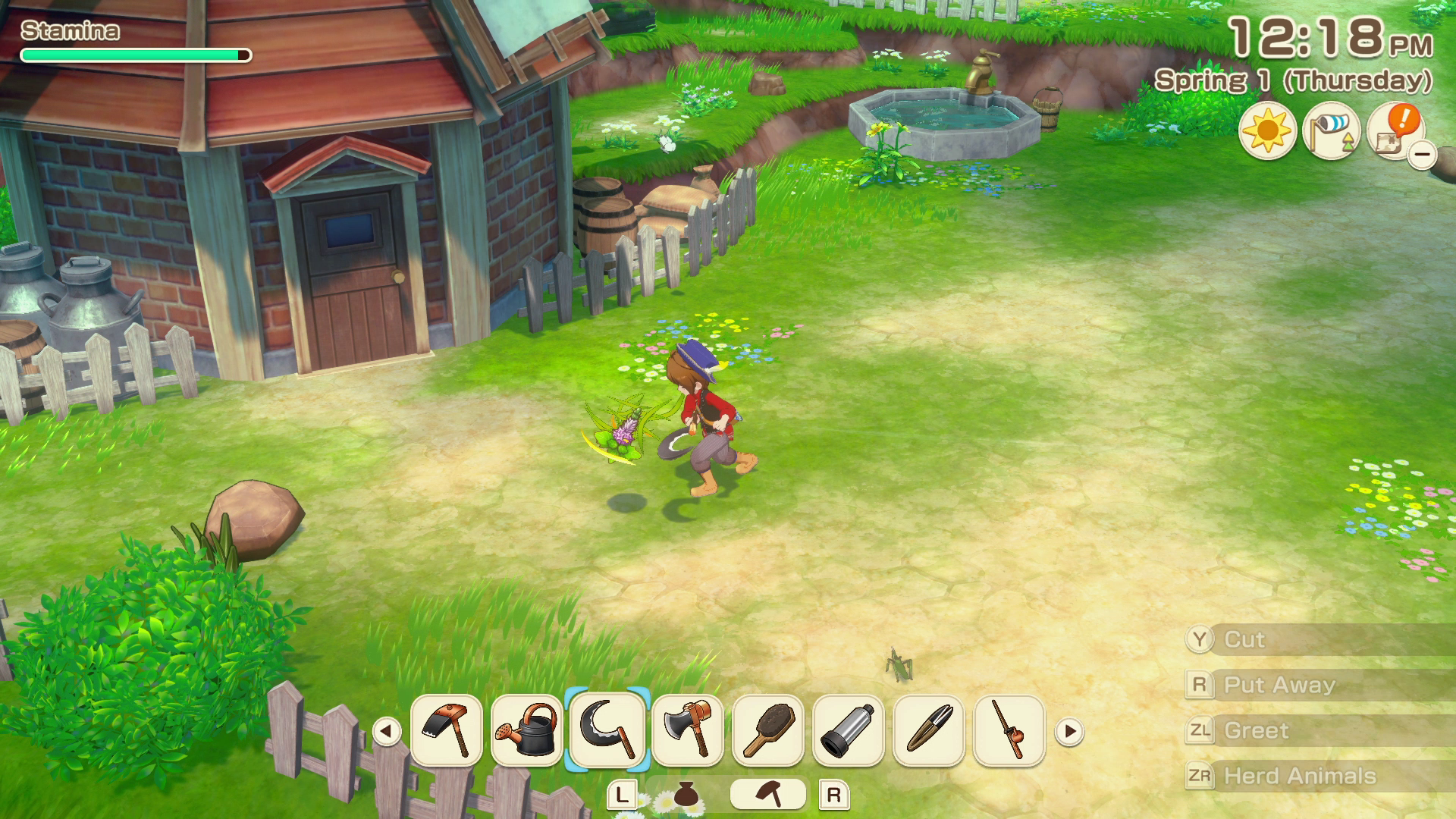This screenshot has height=819, width=1456.
Task: Switch to the item bag tab
Action: pos(686,794)
